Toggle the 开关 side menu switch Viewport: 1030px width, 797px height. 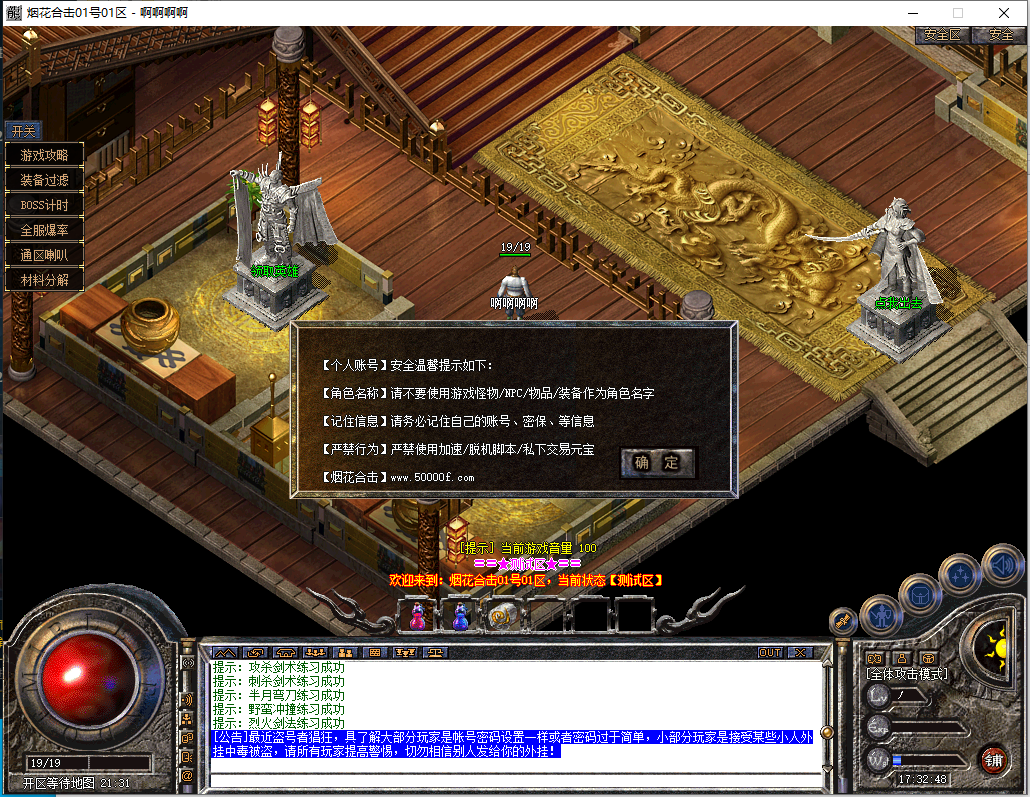pyautogui.click(x=22, y=131)
